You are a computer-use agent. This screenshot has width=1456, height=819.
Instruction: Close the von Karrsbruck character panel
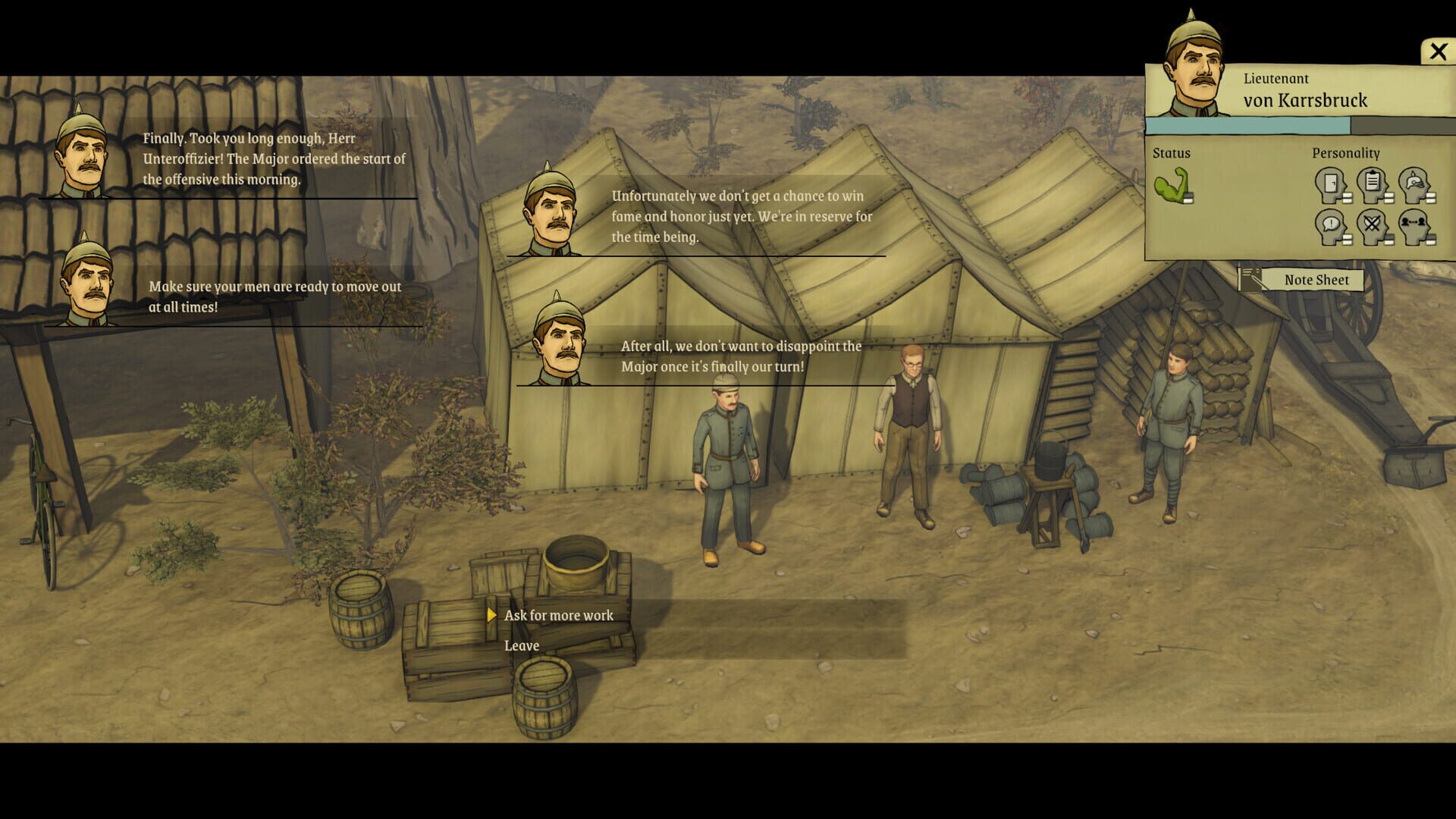(x=1438, y=50)
